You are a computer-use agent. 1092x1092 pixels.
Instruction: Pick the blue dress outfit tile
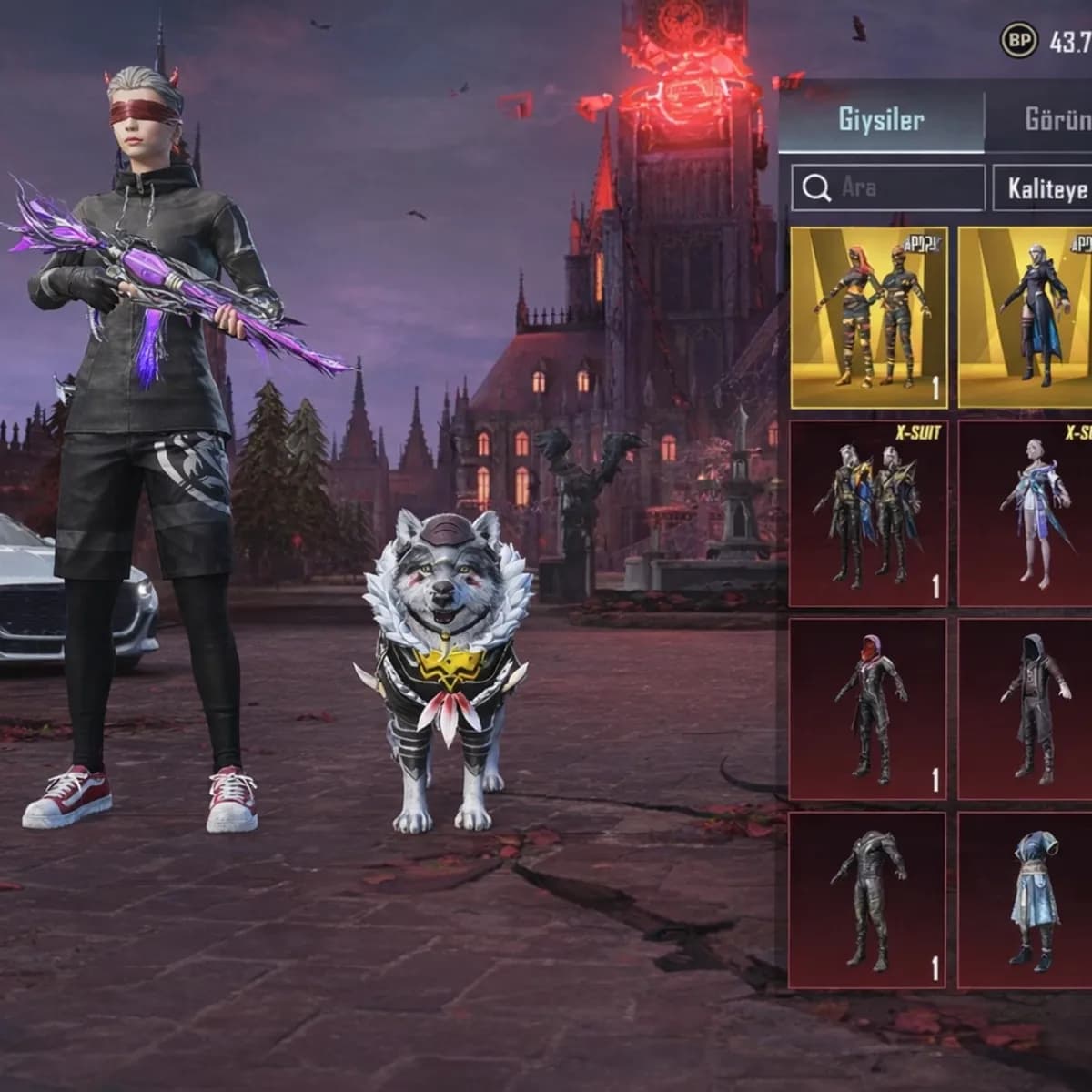[1026, 900]
